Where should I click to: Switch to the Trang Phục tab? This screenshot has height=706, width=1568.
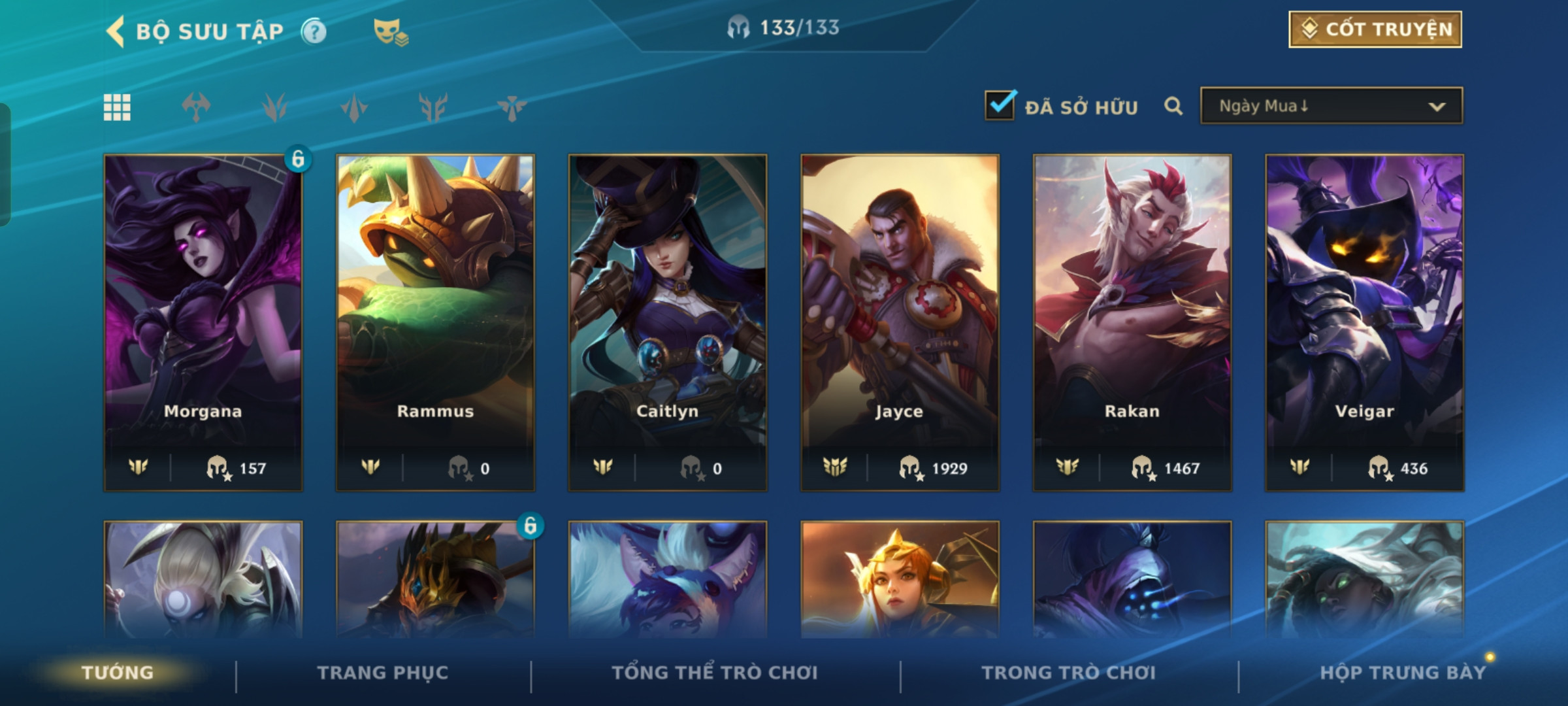[x=383, y=673]
